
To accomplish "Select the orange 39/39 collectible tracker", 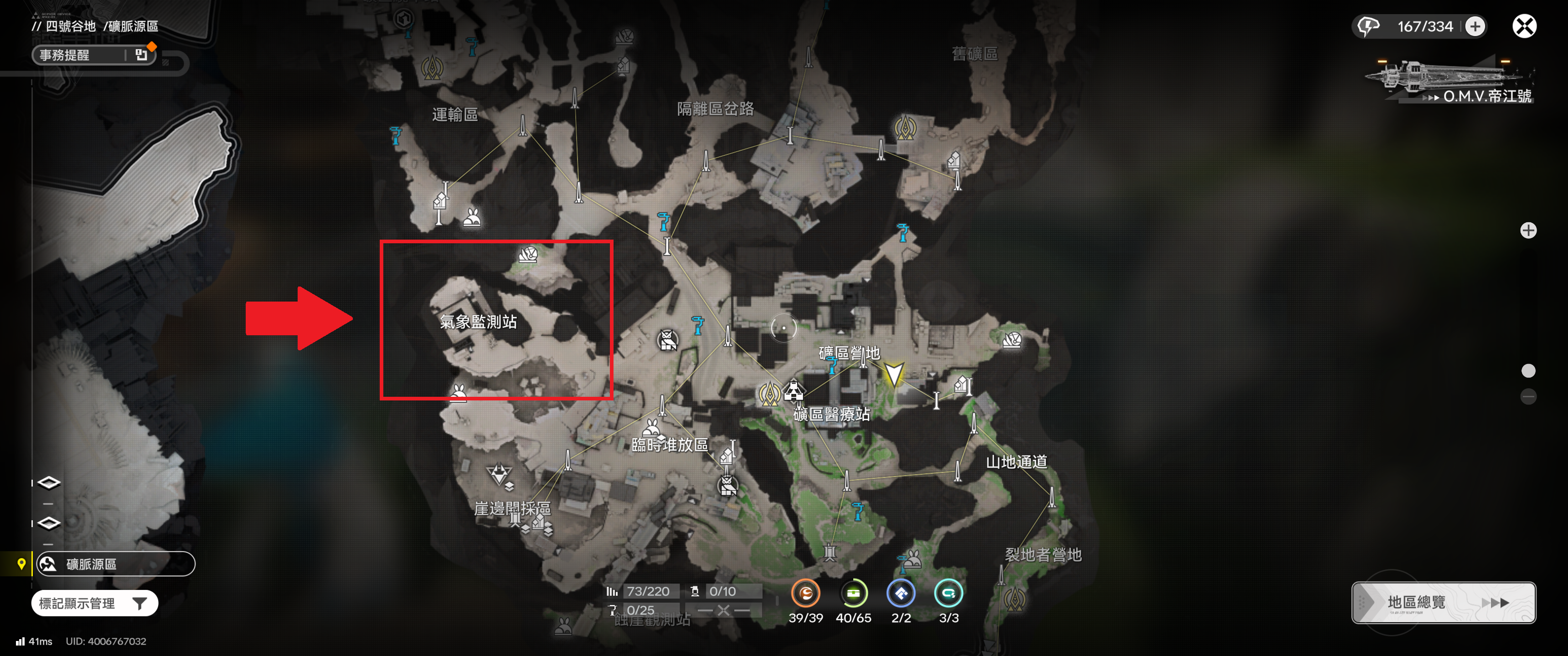I will 805,593.
